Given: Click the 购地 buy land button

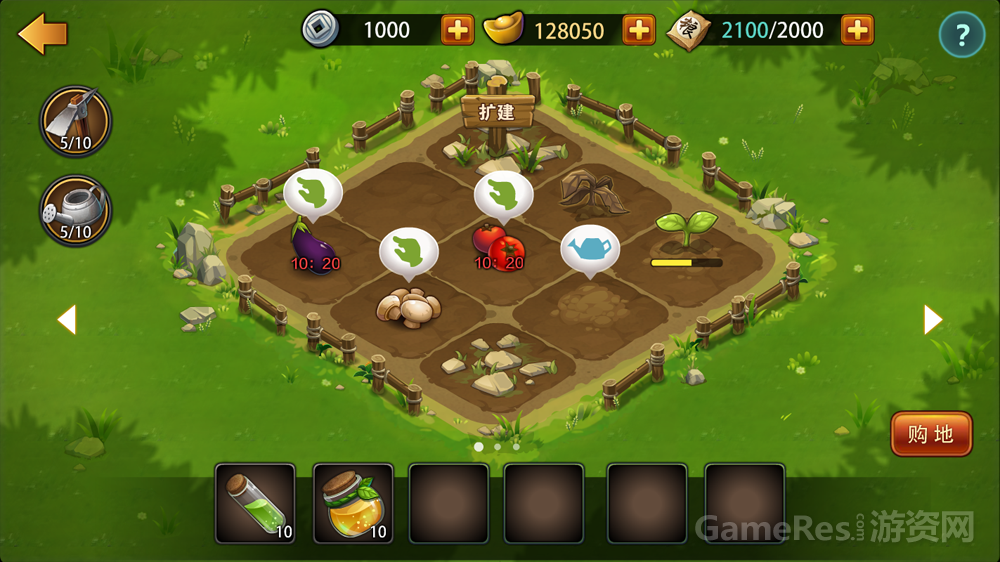Looking at the screenshot, I should click(931, 434).
